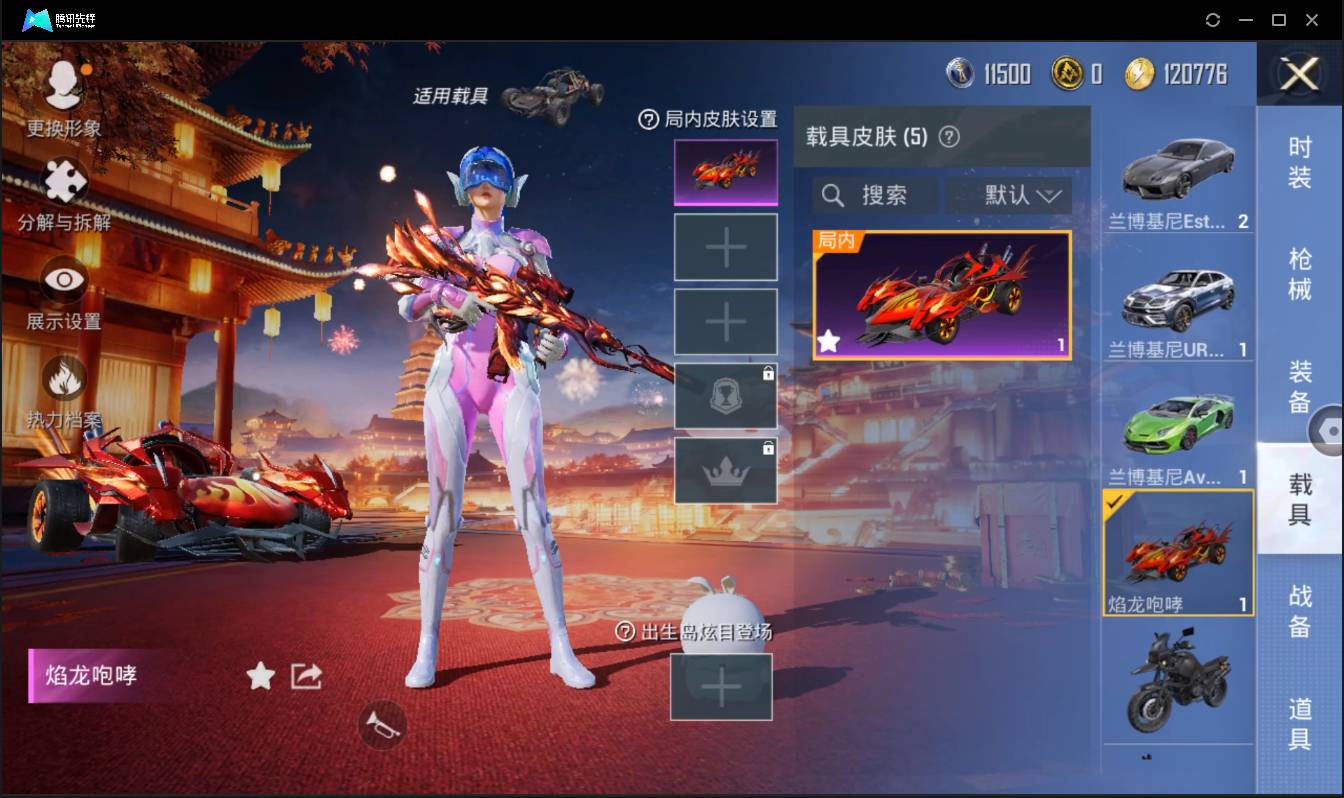Open the 默认 sort dropdown
Image resolution: width=1344 pixels, height=798 pixels.
pyautogui.click(x=1011, y=196)
